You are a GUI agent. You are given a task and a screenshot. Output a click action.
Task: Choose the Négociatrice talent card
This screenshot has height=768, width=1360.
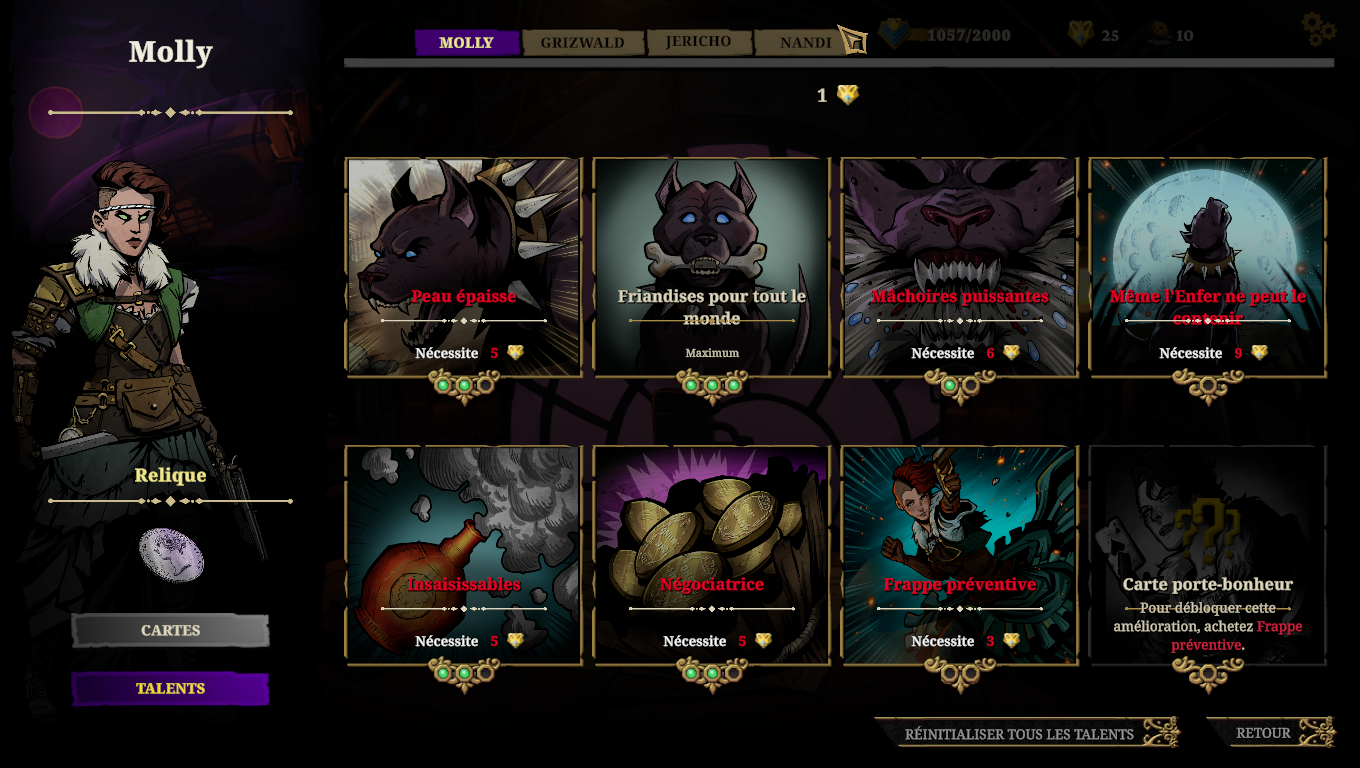click(x=711, y=555)
